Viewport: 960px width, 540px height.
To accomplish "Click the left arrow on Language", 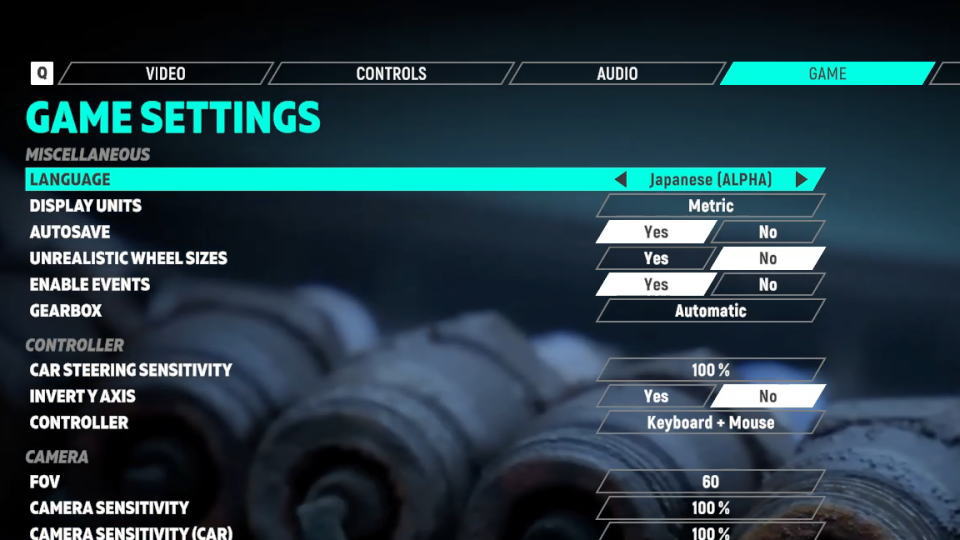I will (x=620, y=180).
